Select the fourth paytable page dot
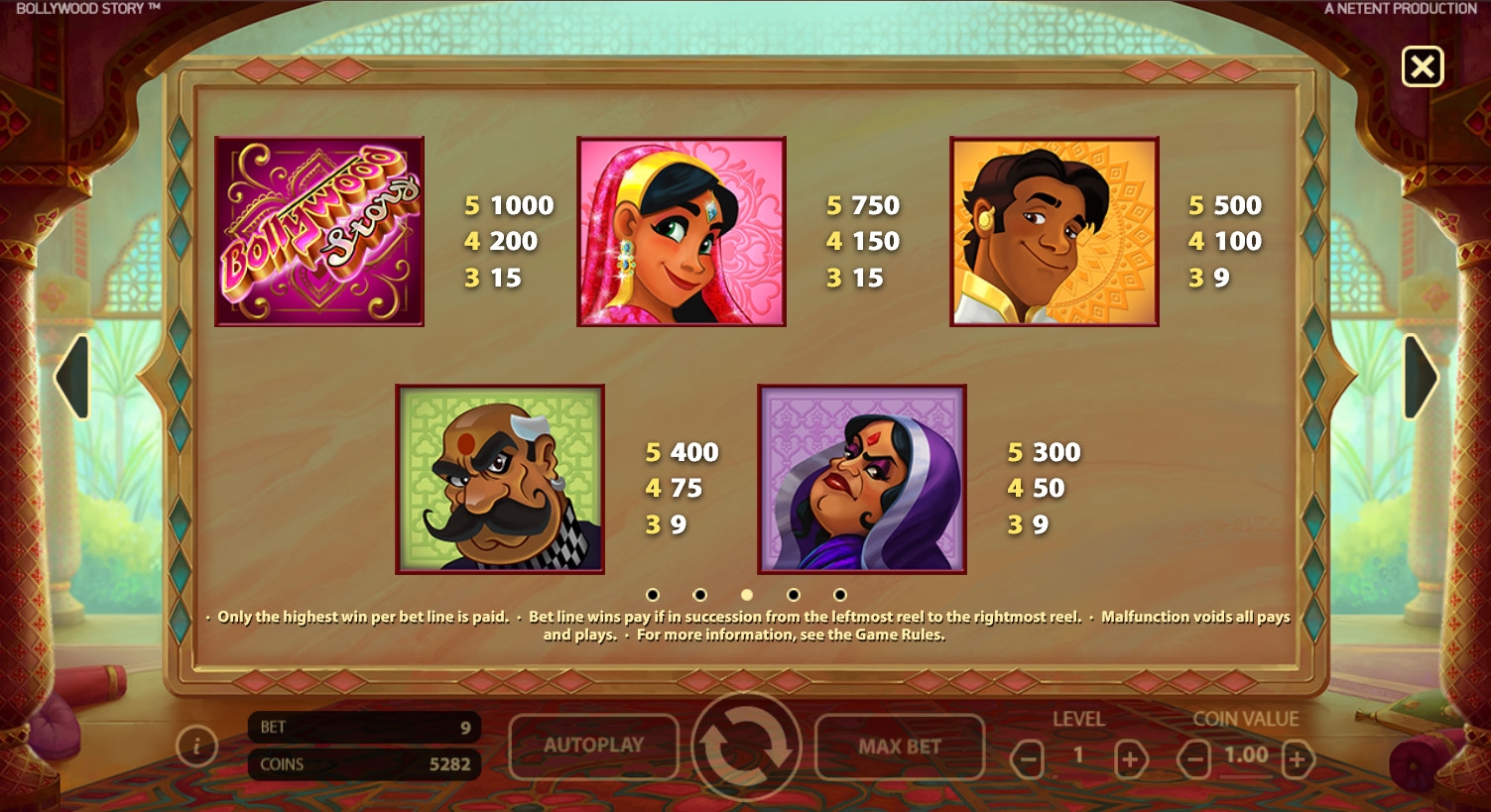The width and height of the screenshot is (1491, 812). 794,595
